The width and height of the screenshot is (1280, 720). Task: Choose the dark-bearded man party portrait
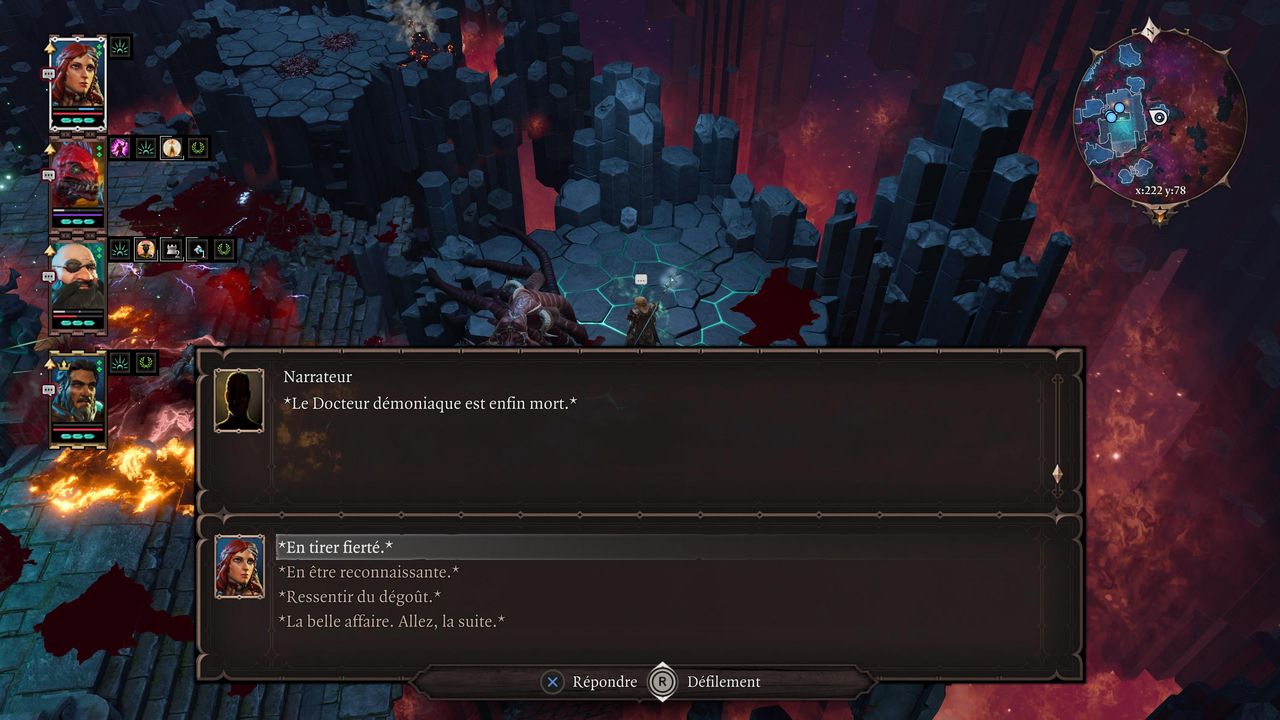pyautogui.click(x=77, y=397)
